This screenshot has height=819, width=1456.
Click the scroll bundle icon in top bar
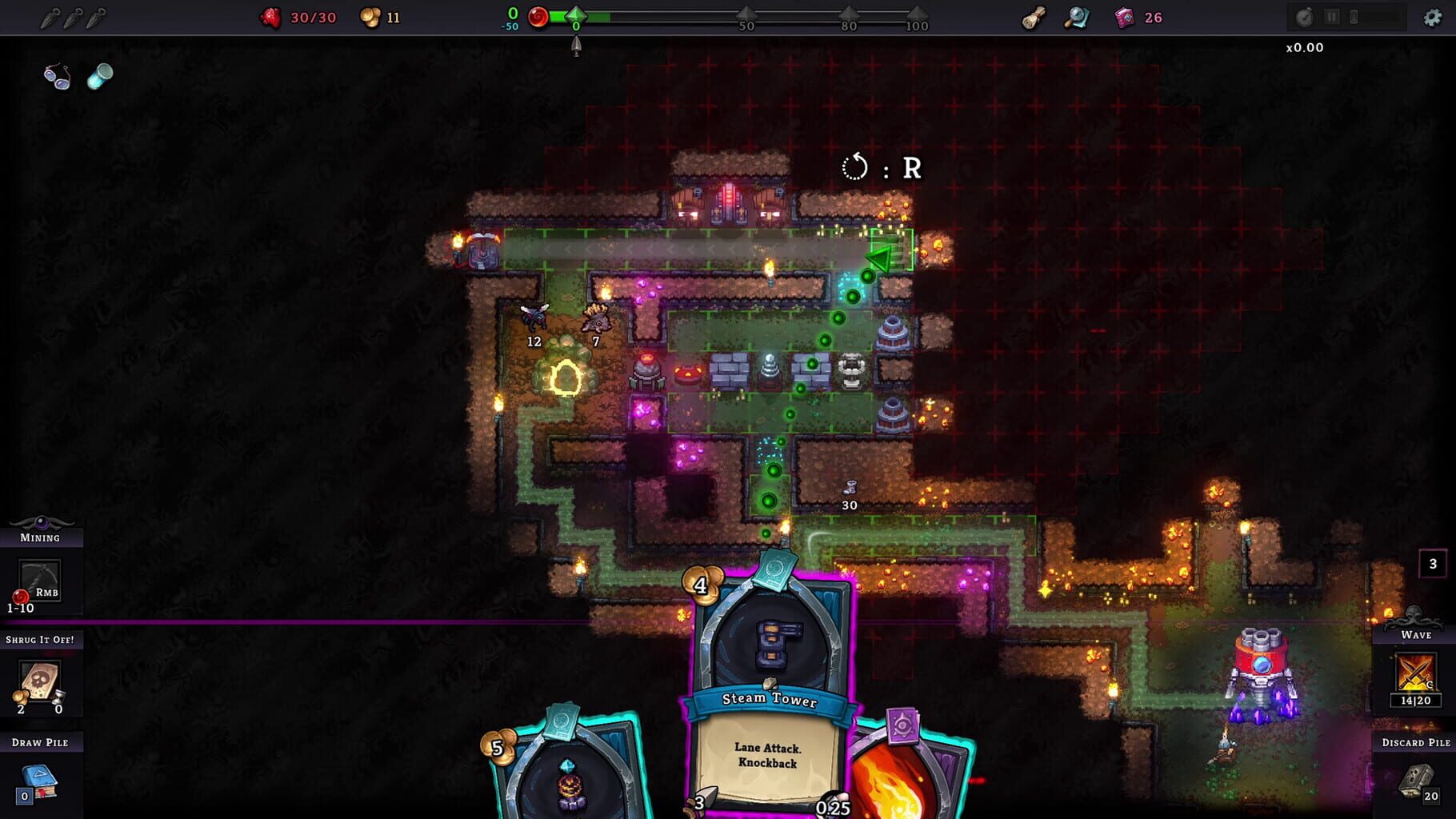pyautogui.click(x=1032, y=17)
